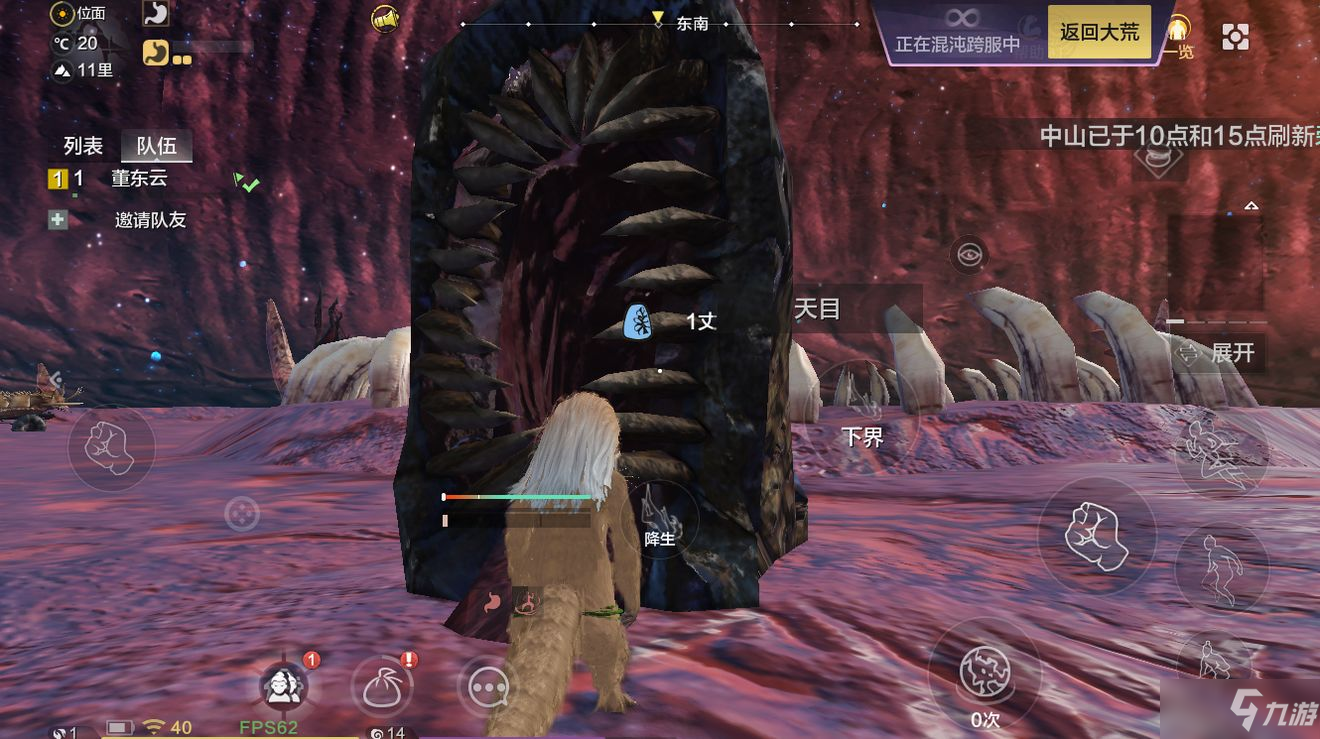The image size is (1320, 739).
Task: Switch to the 列表 list tab
Action: point(83,146)
